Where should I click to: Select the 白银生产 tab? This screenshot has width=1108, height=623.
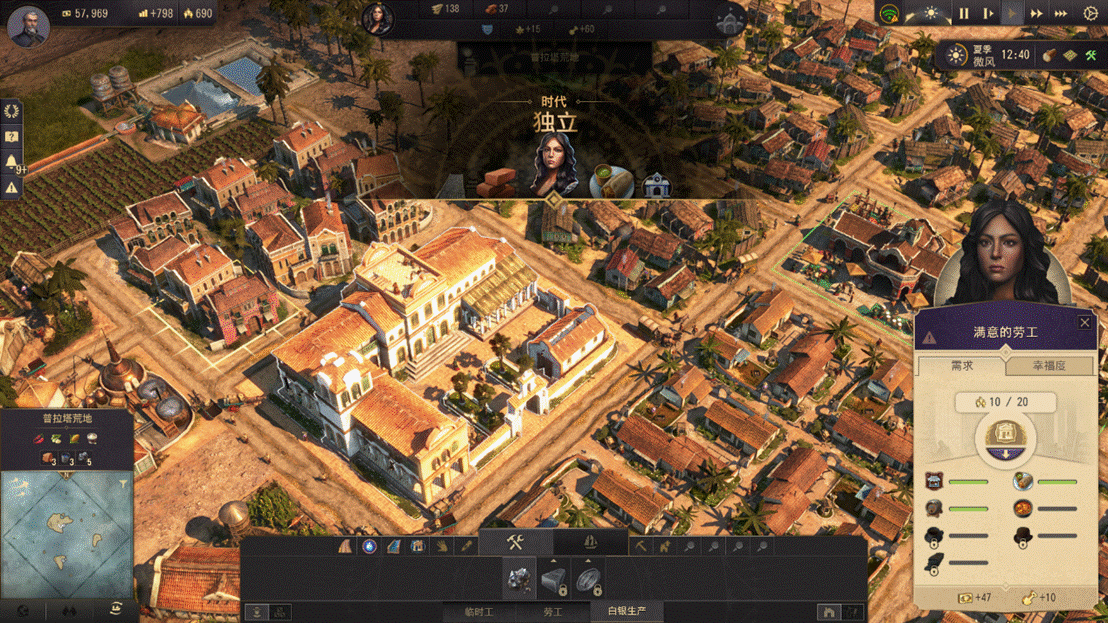click(627, 611)
